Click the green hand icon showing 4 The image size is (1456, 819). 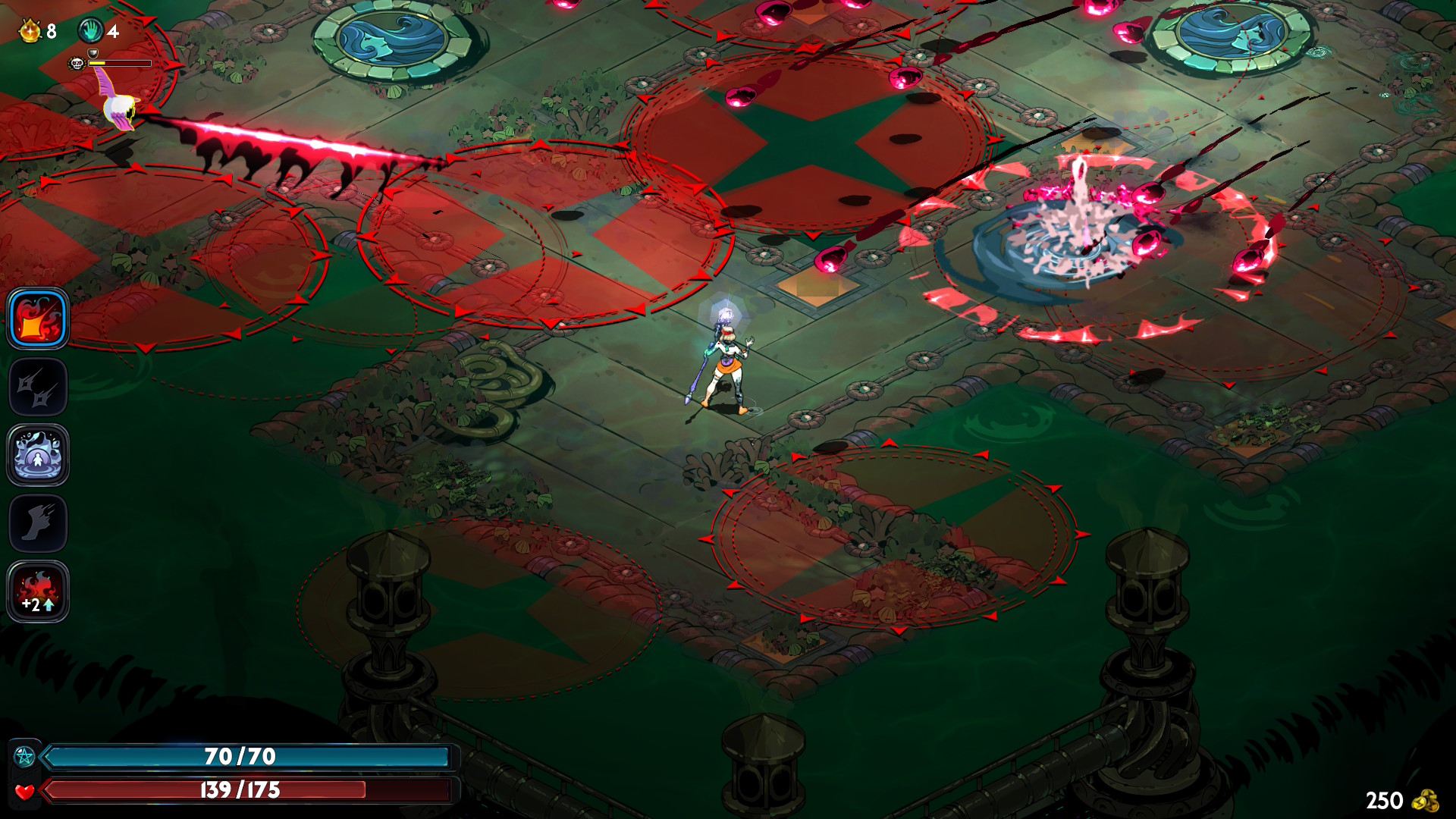point(91,31)
